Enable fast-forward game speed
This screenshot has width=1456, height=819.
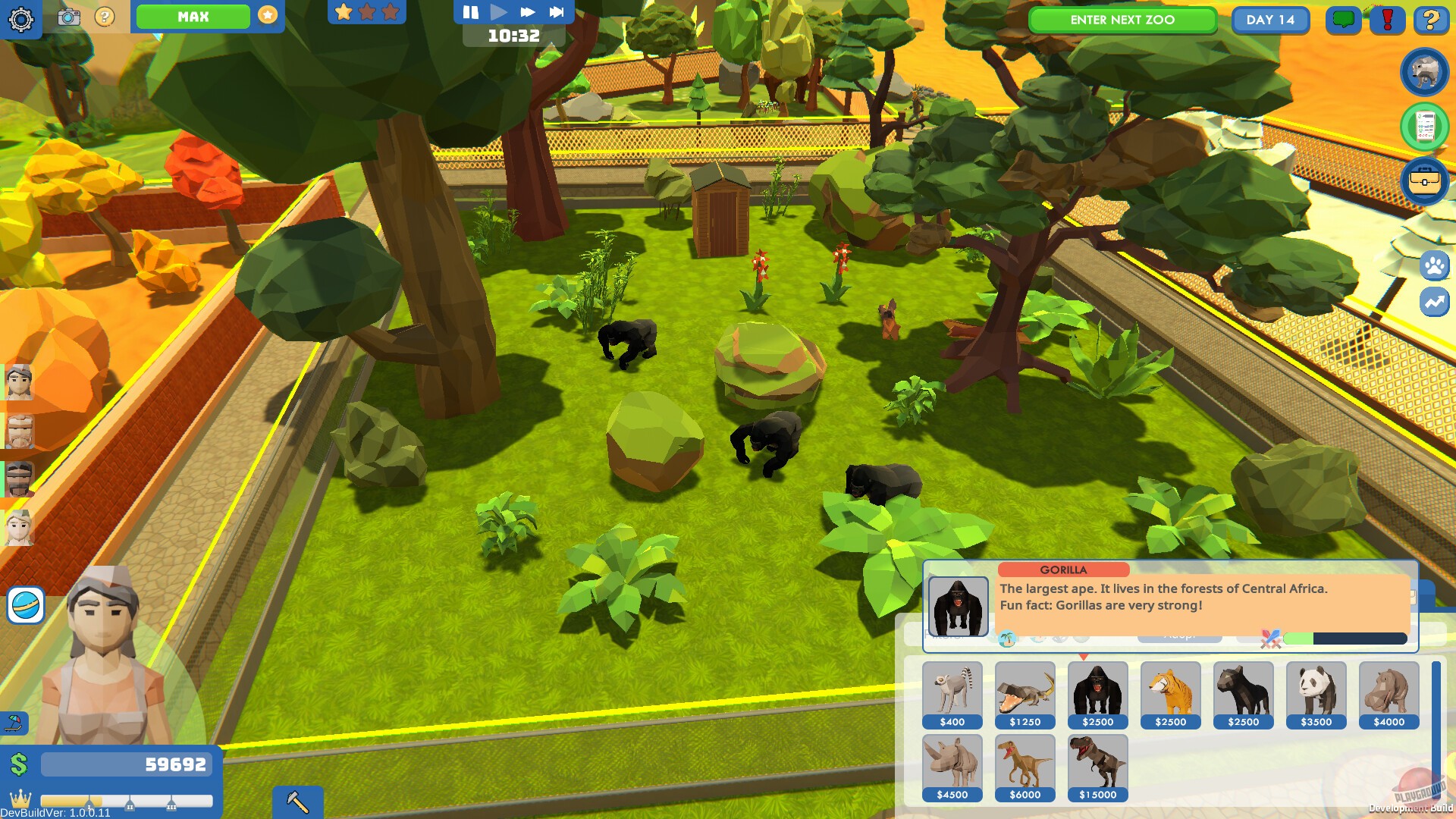[526, 11]
